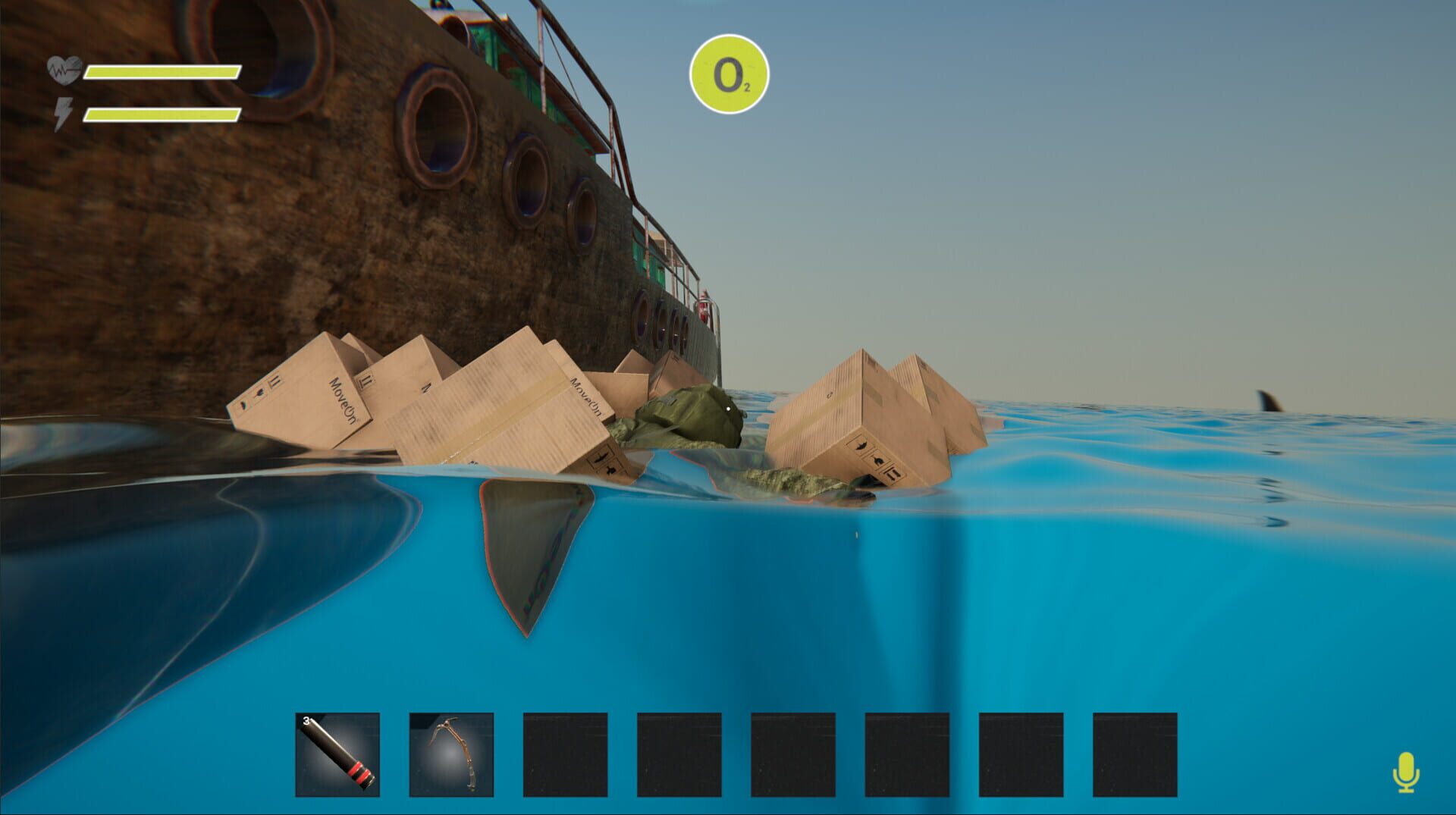The height and width of the screenshot is (815, 1456).
Task: Click the lightning bolt stamina icon
Action: (64, 115)
